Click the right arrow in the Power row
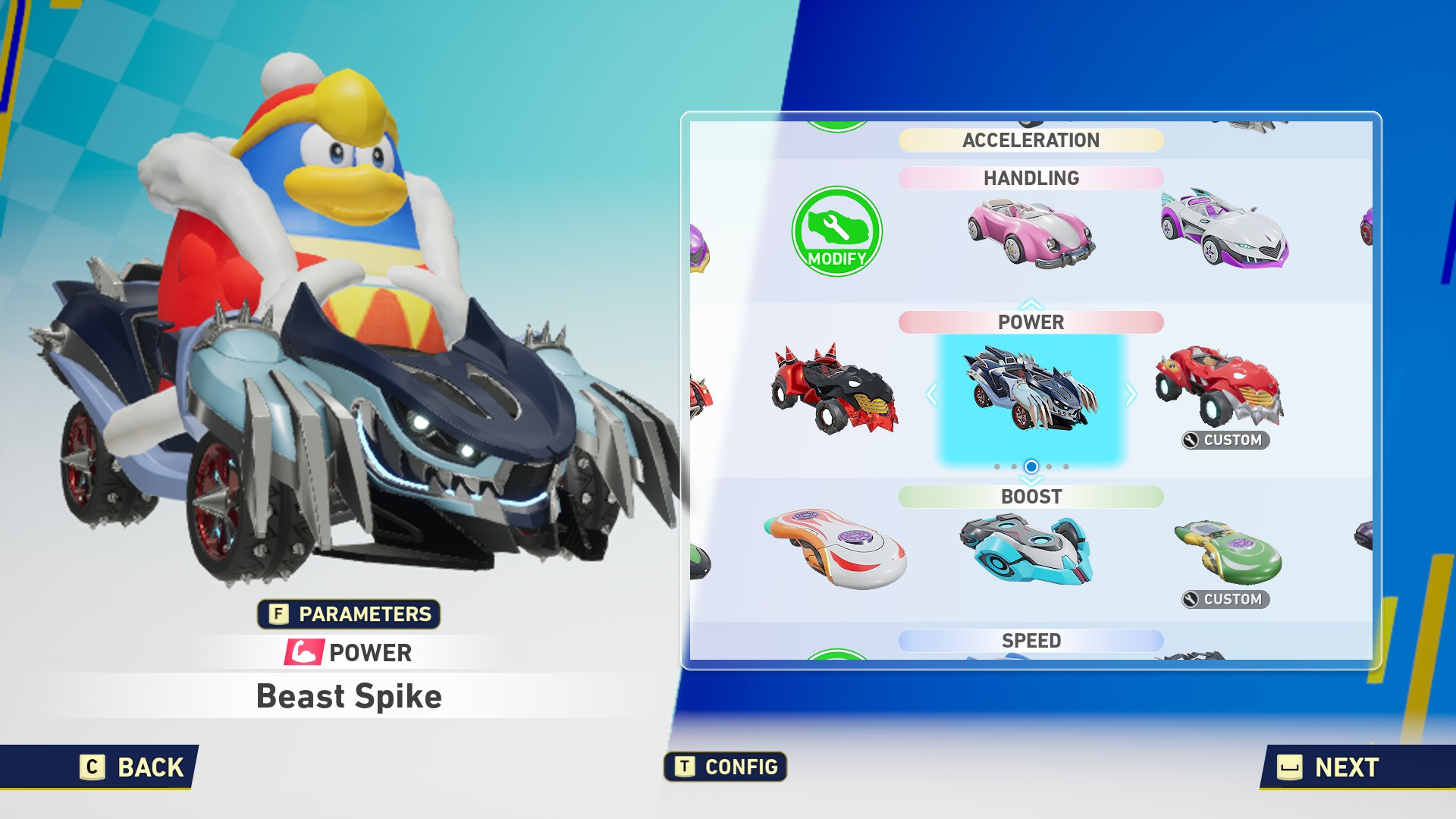The height and width of the screenshot is (819, 1456). coord(1131,394)
